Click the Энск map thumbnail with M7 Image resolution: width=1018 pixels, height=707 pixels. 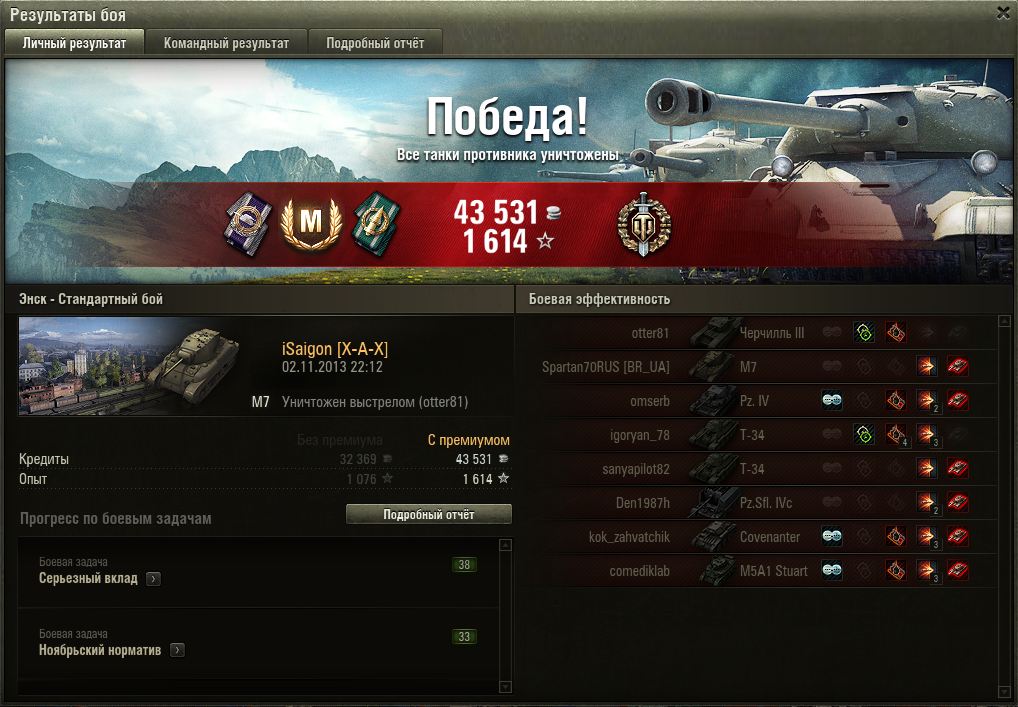click(x=130, y=366)
